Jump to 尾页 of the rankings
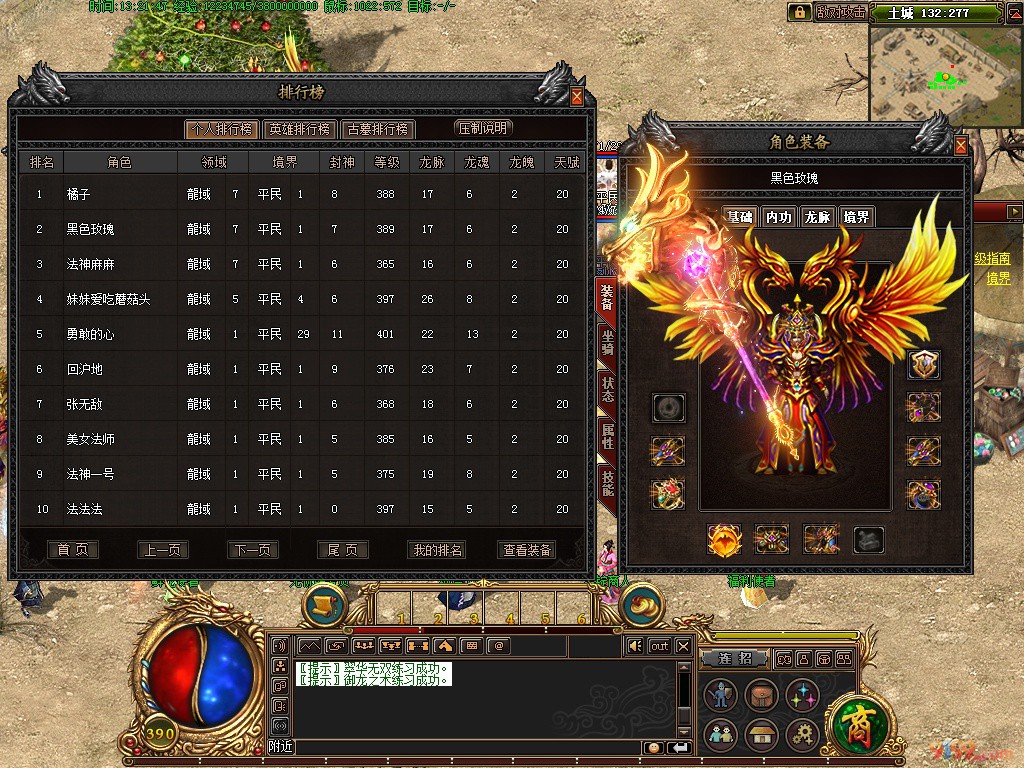 [x=343, y=550]
